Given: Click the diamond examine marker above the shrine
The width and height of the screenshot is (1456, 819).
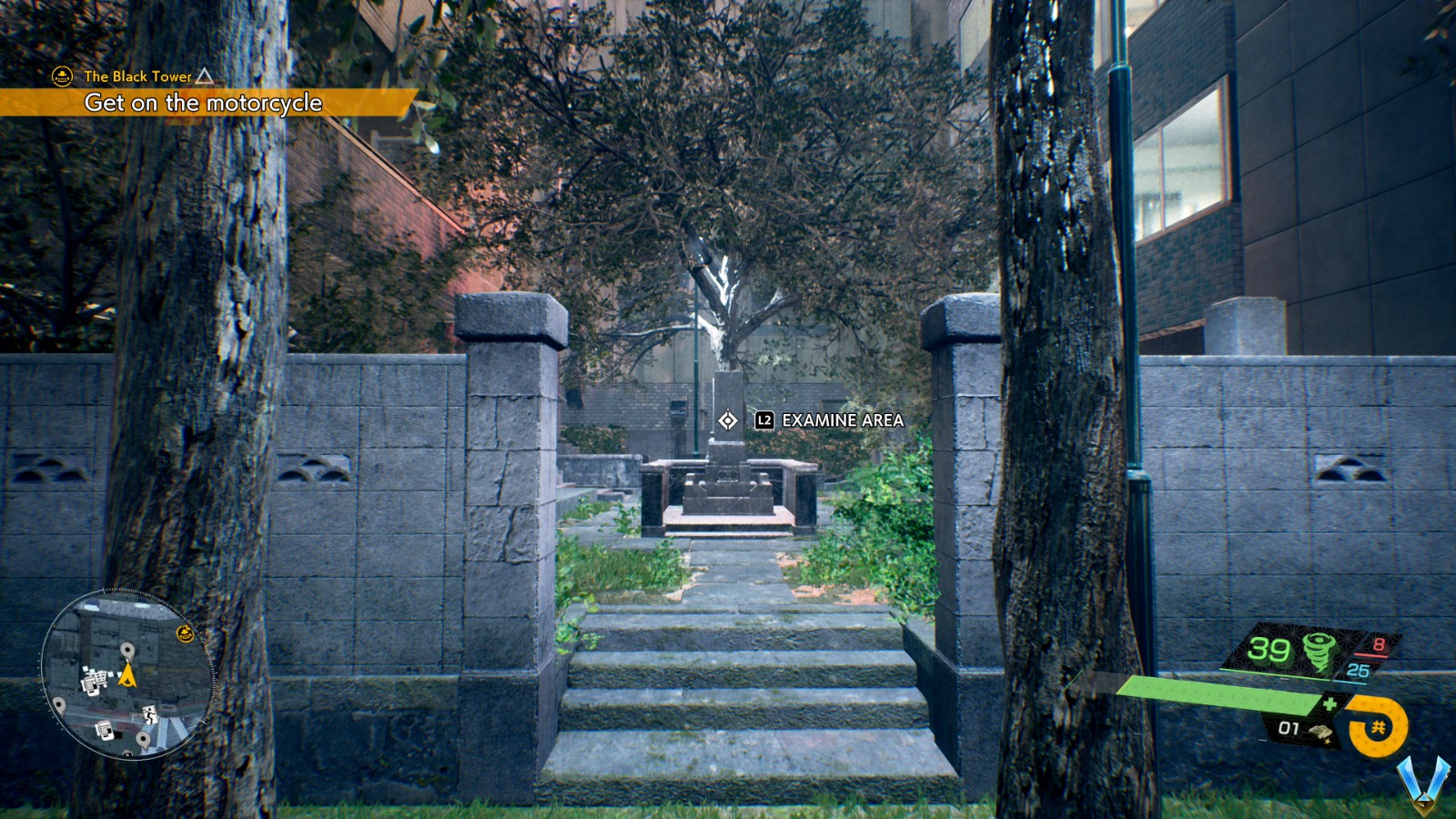Looking at the screenshot, I should pos(728,420).
